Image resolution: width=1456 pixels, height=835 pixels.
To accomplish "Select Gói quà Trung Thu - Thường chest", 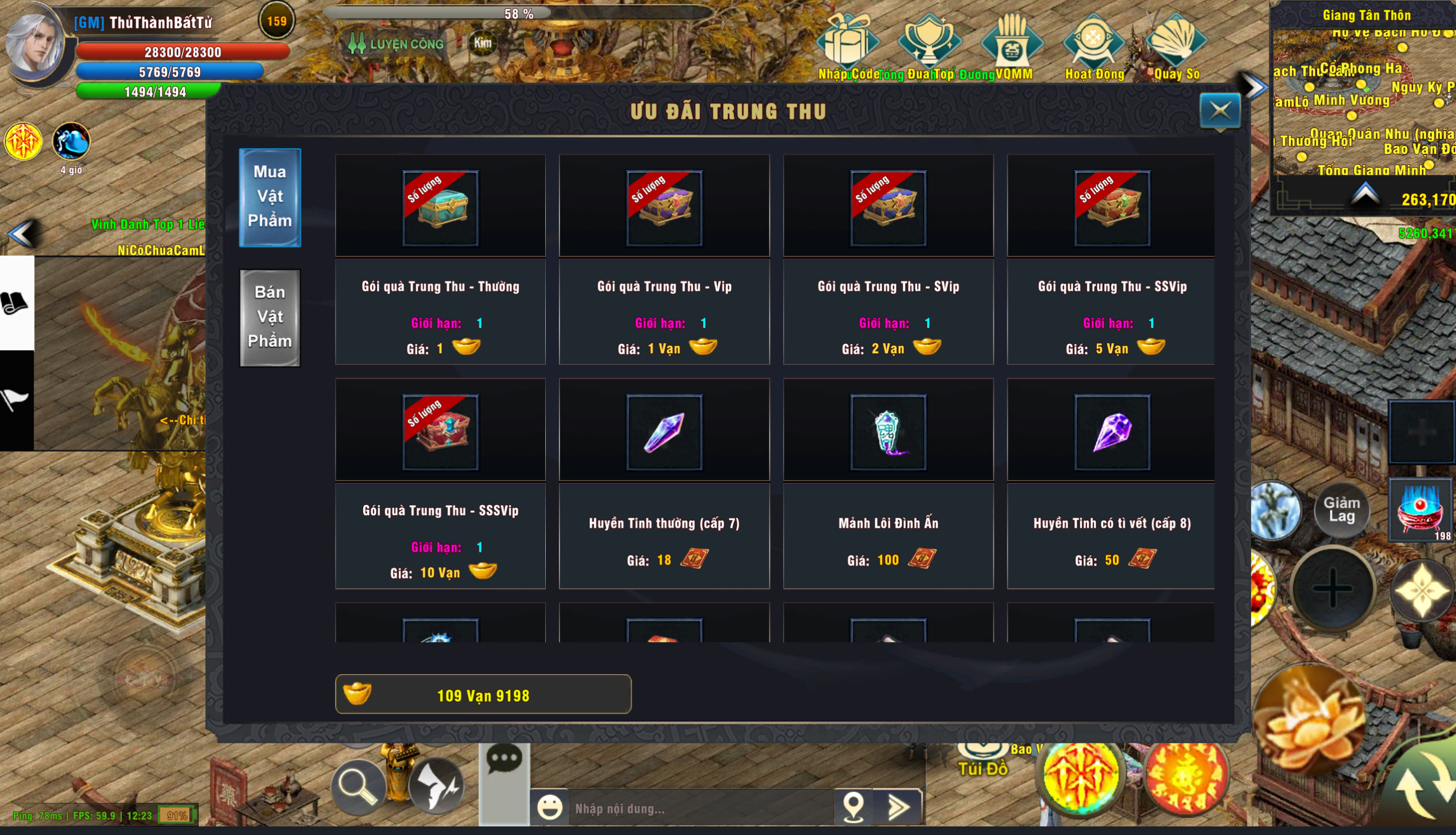I will point(441,208).
